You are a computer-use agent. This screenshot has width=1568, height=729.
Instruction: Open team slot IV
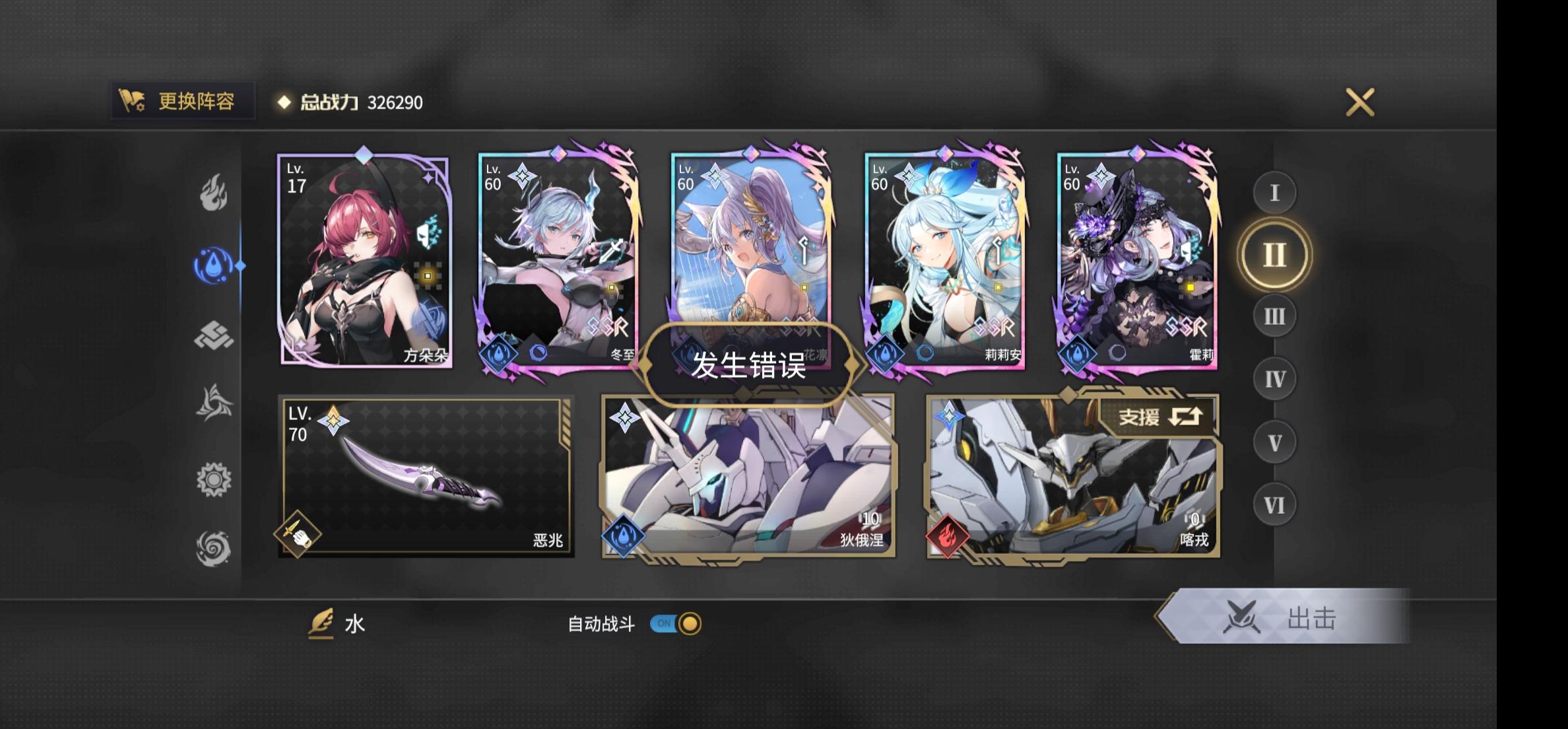tap(1274, 378)
